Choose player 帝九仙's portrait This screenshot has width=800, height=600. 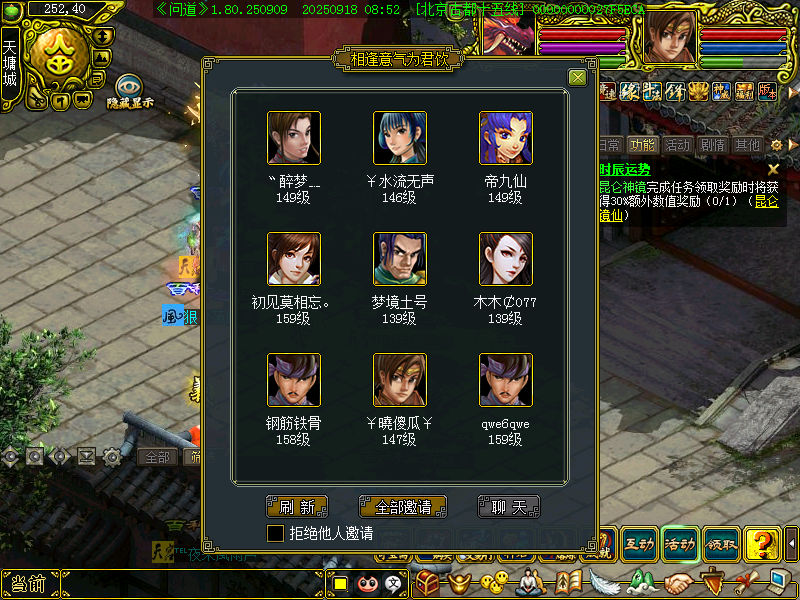[506, 138]
